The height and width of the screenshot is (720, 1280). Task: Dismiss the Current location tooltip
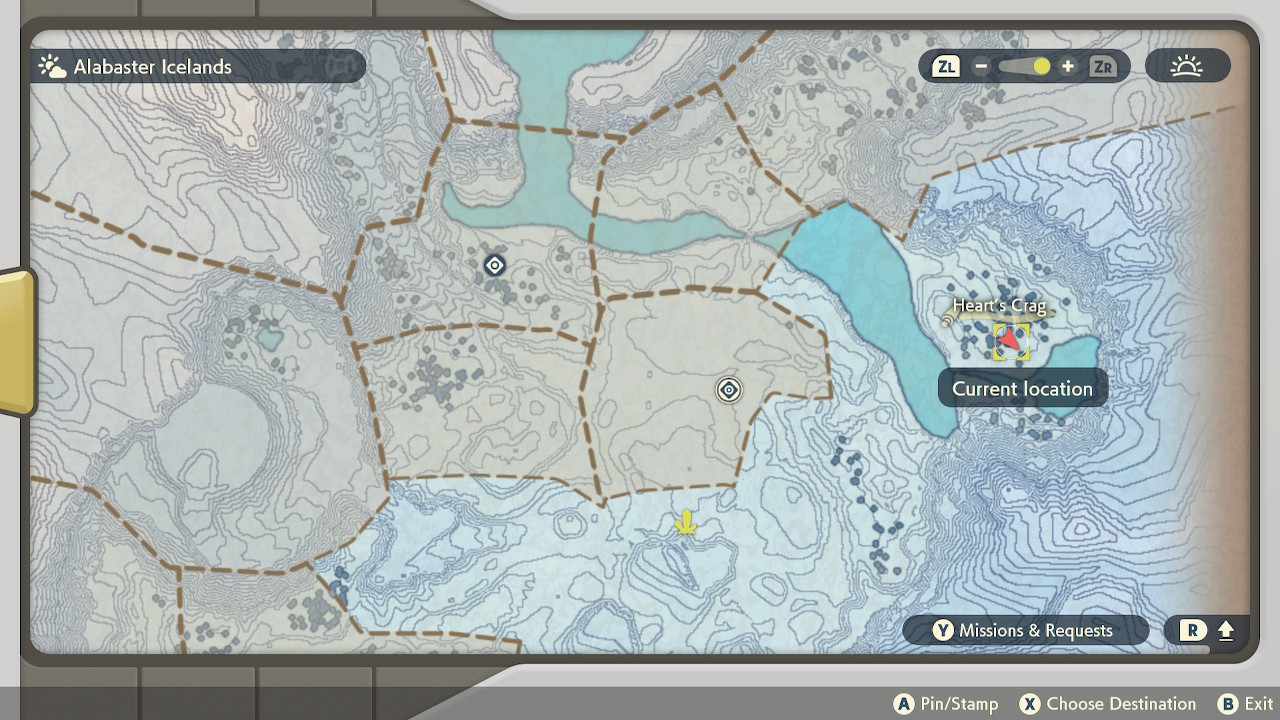pos(1023,389)
